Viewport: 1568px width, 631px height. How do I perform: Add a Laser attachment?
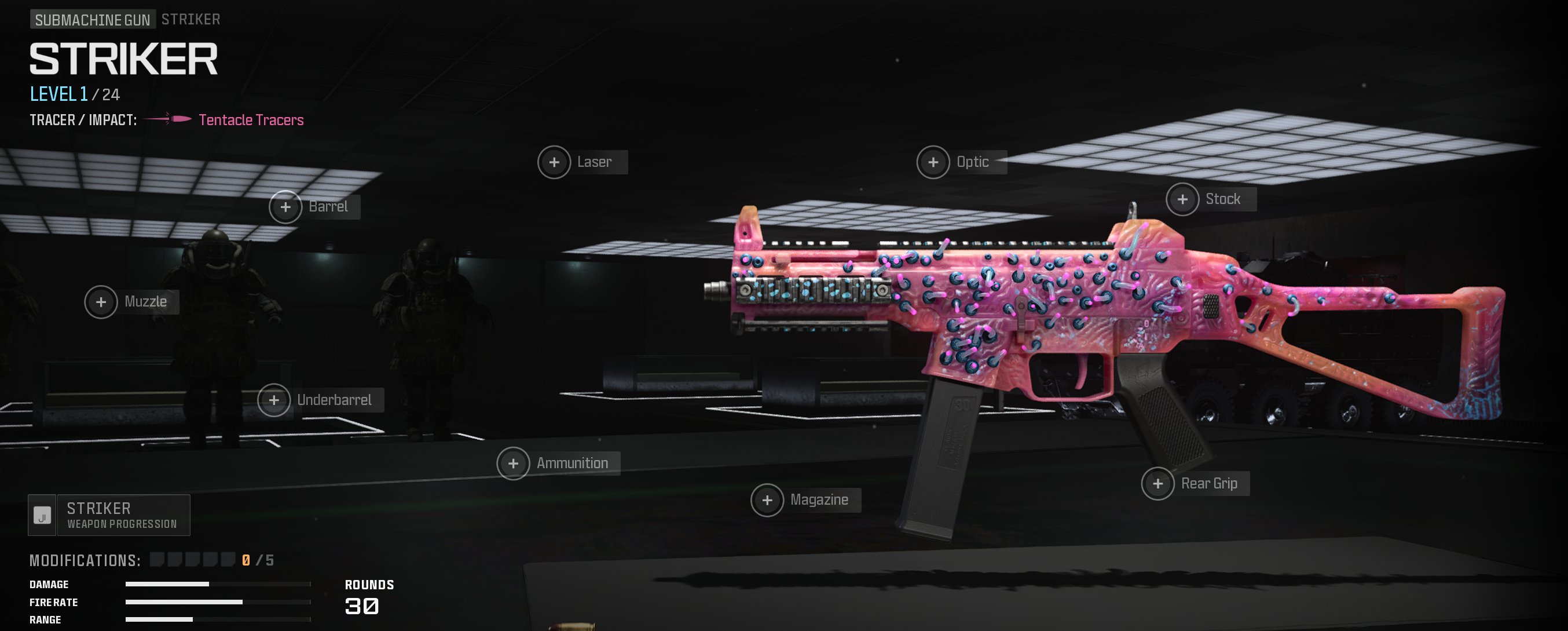coord(554,163)
